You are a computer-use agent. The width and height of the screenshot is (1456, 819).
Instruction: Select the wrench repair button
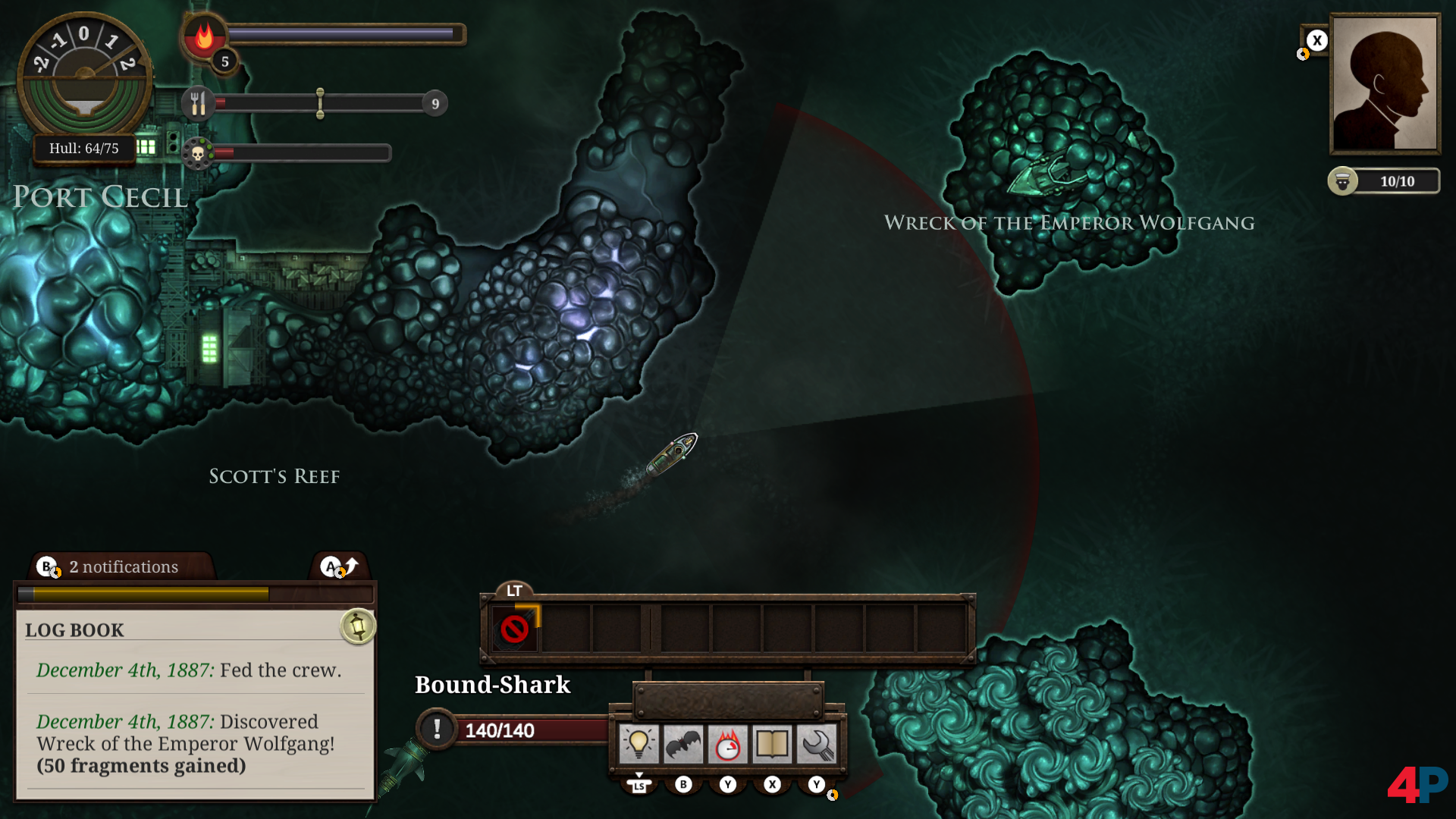pyautogui.click(x=817, y=744)
